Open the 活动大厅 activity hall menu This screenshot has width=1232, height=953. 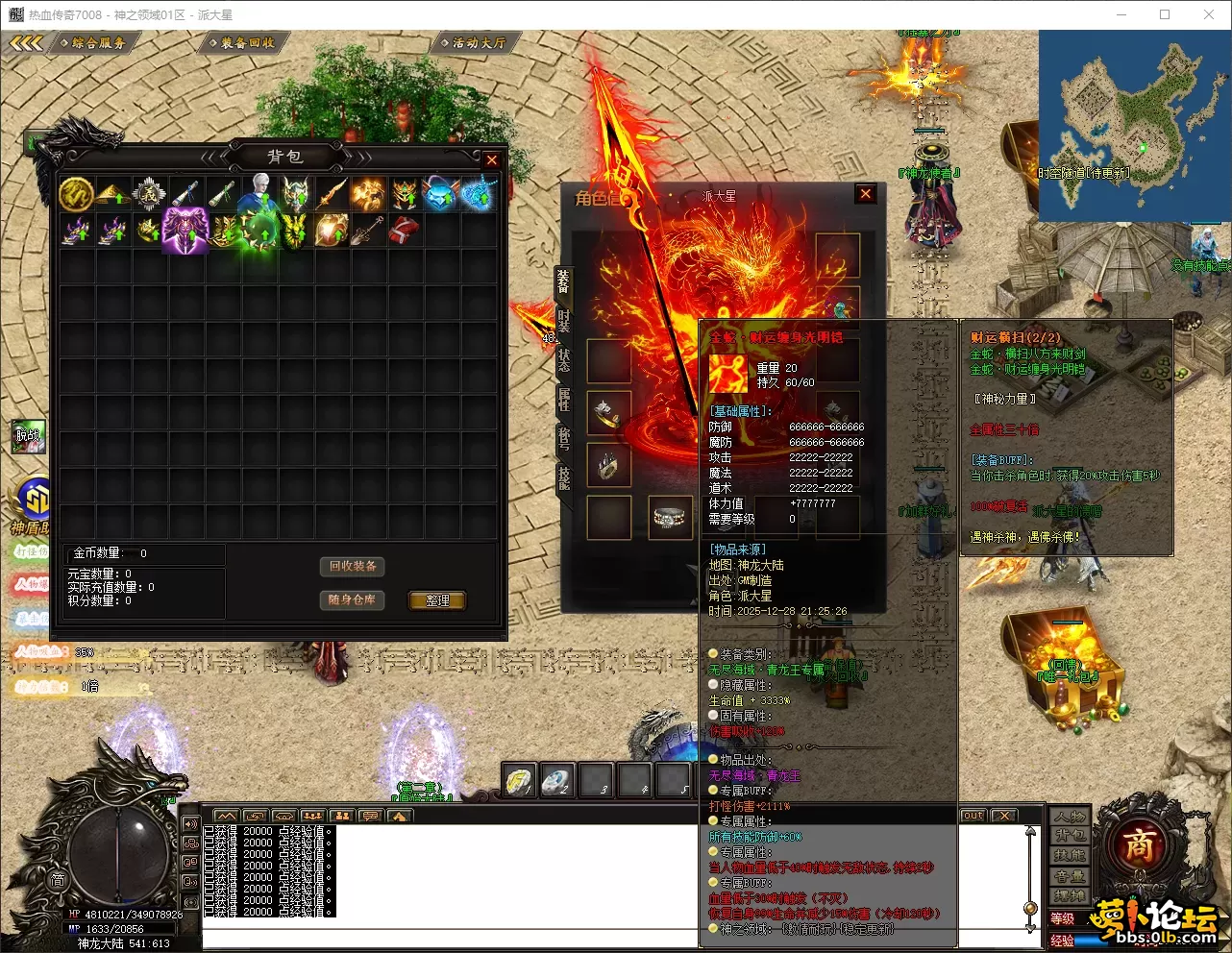(x=478, y=43)
